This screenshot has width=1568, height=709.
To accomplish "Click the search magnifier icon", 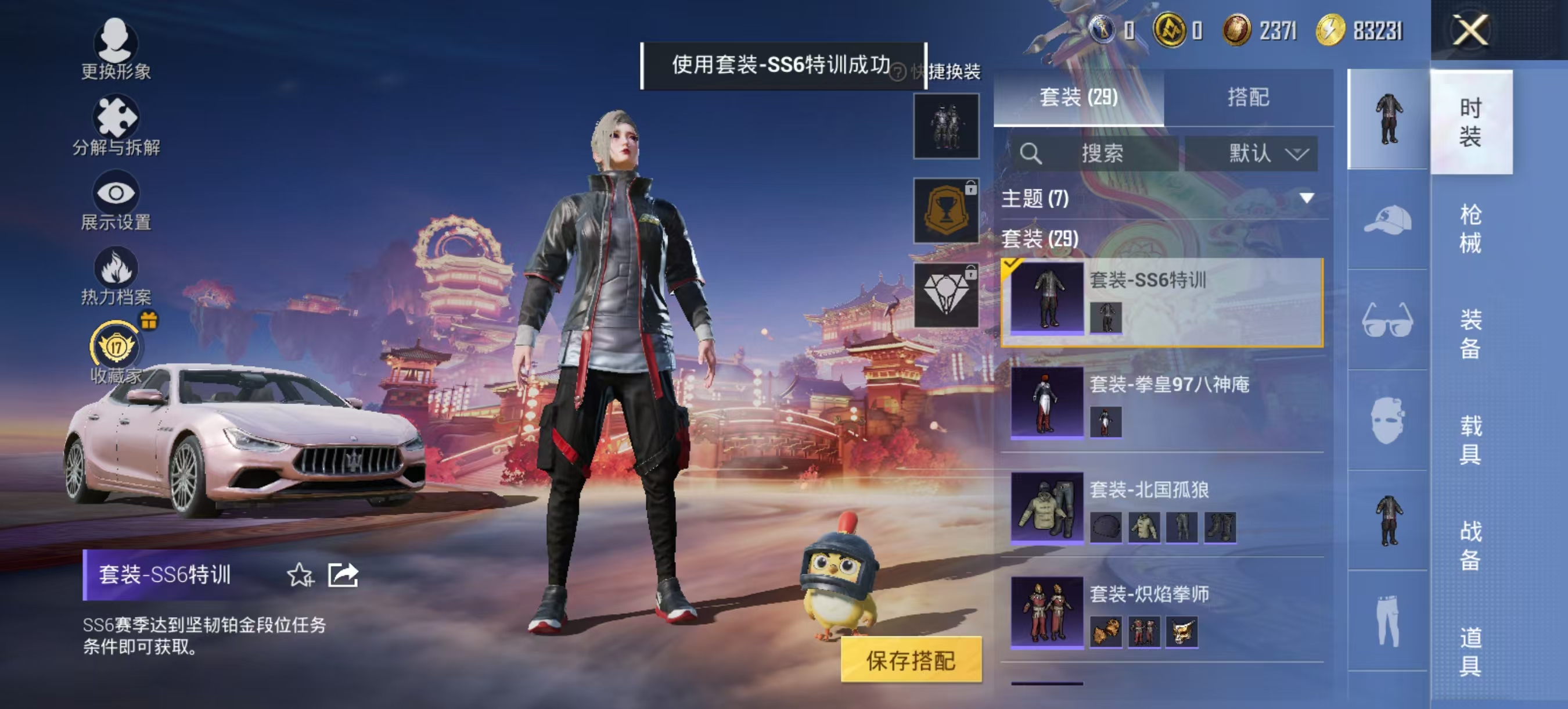I will [1032, 154].
